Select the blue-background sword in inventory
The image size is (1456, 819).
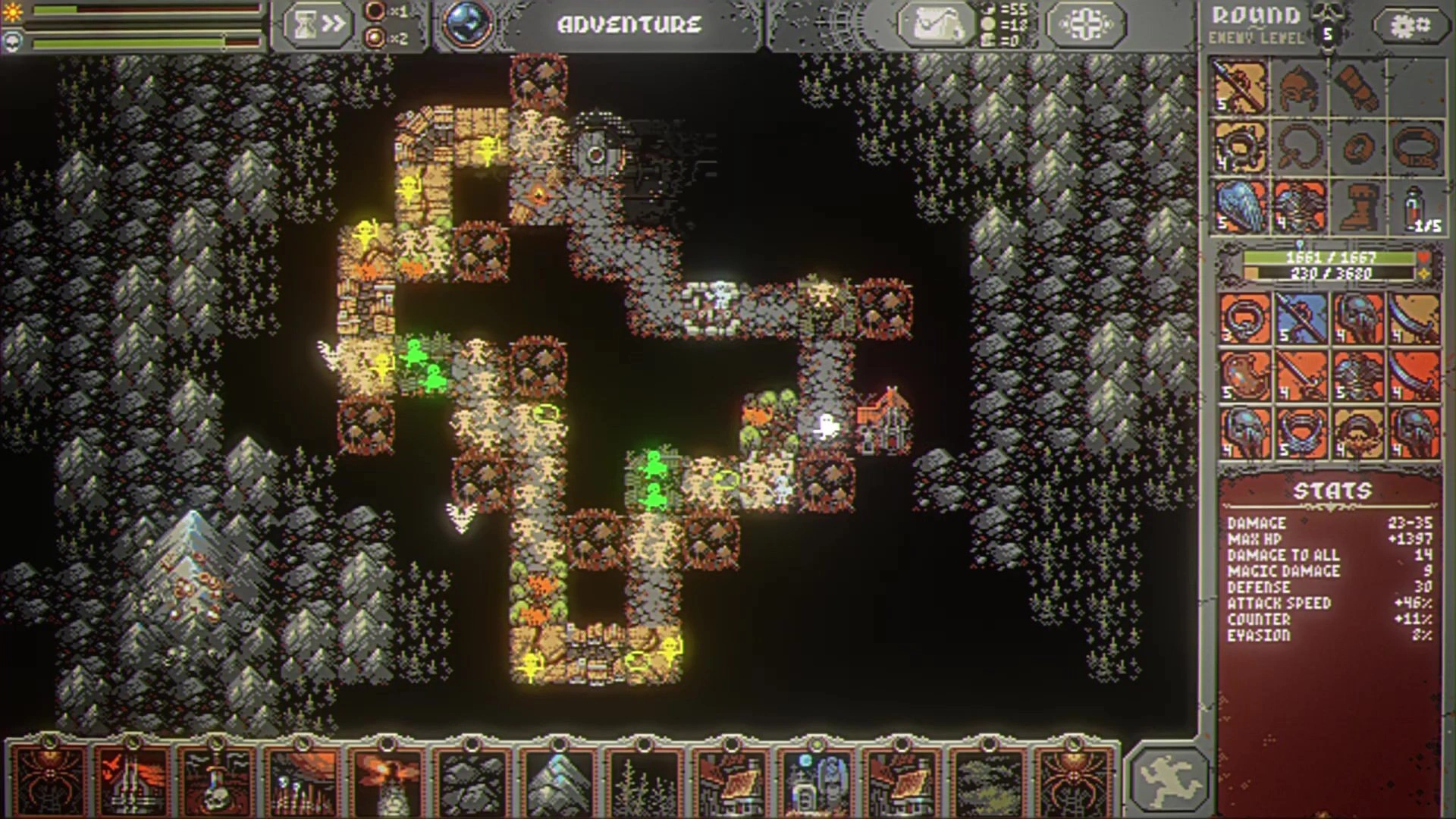click(1299, 318)
